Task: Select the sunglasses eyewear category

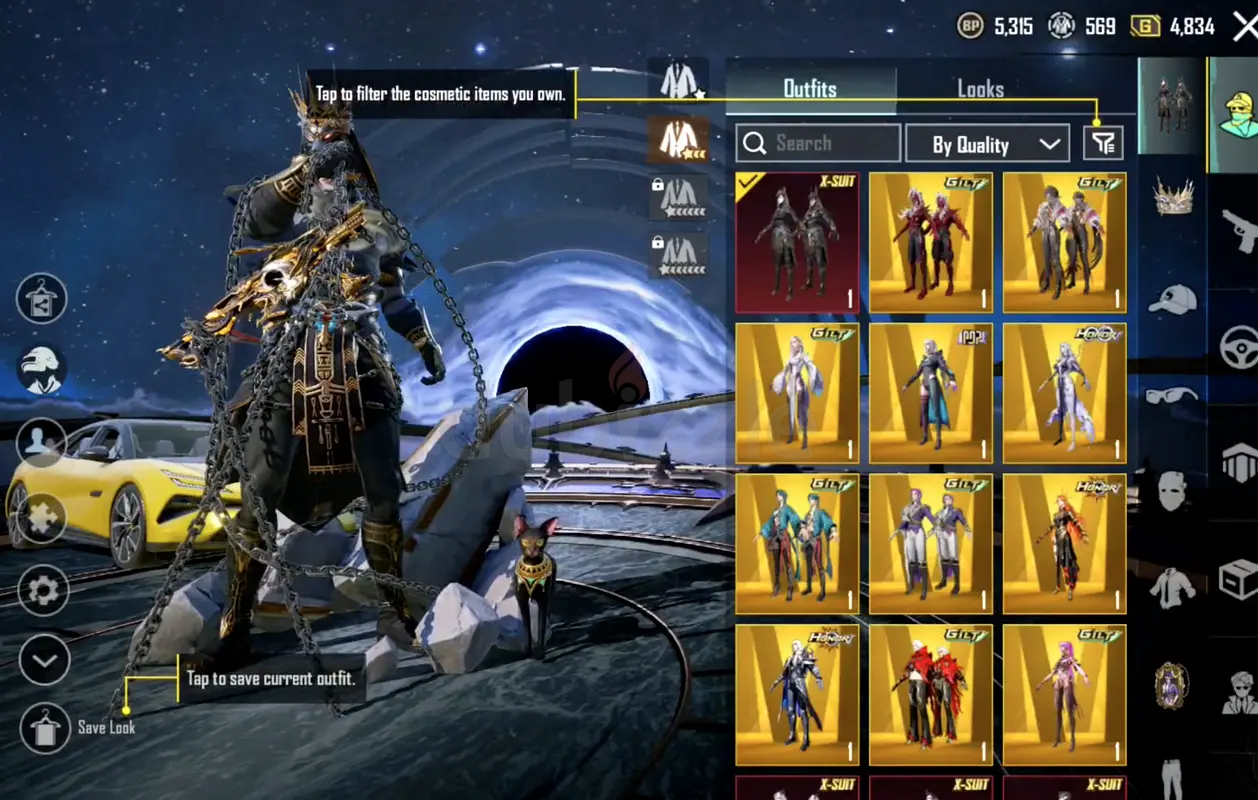Action: pos(1172,396)
